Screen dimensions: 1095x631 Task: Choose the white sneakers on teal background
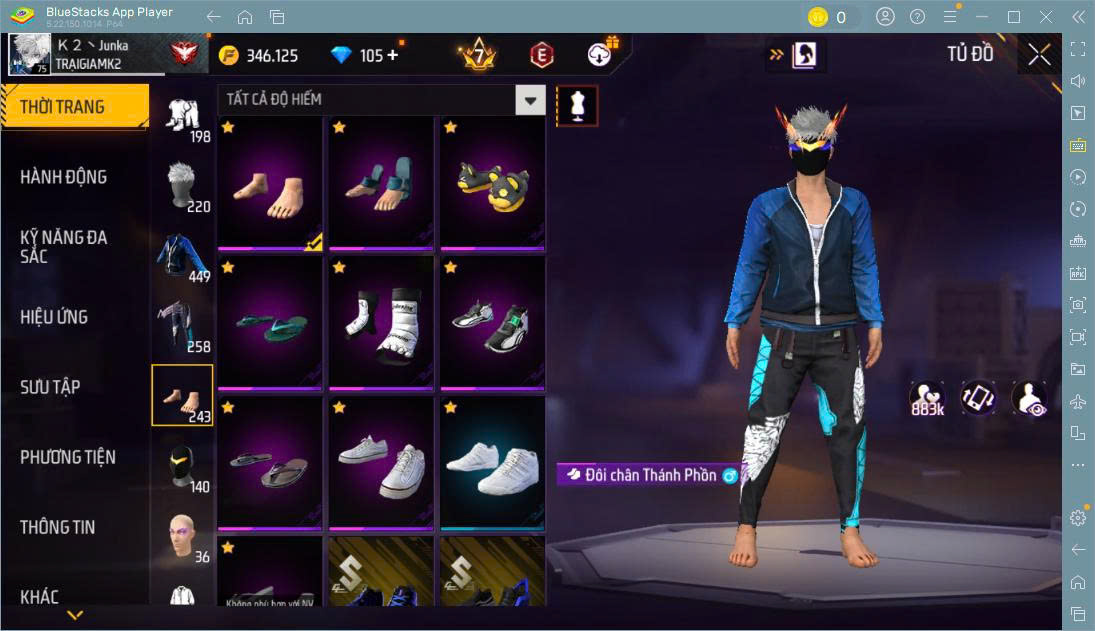coord(493,463)
